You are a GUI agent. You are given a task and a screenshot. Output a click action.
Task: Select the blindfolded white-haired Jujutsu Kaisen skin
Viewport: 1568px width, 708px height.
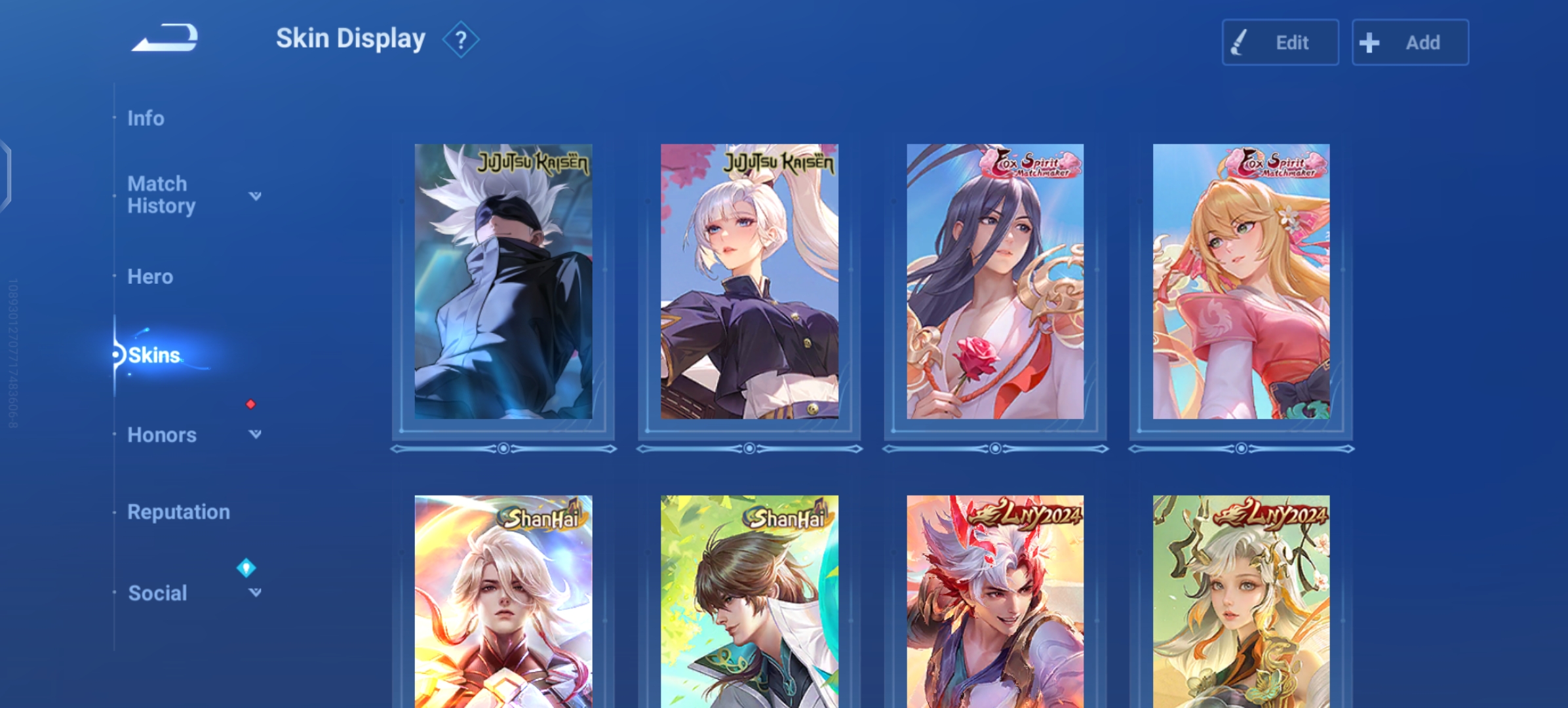(x=503, y=282)
